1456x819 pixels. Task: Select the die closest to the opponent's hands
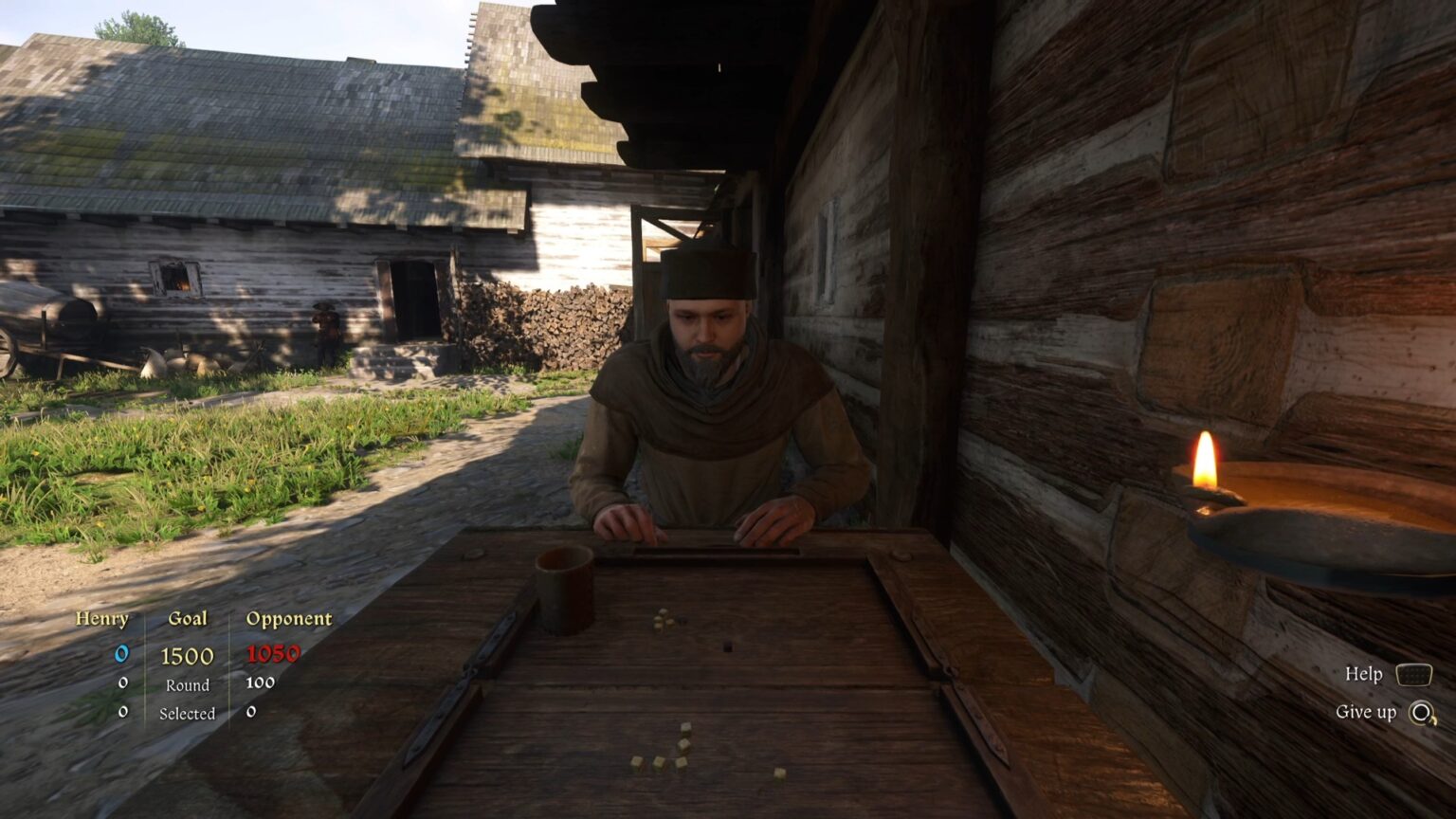662,618
